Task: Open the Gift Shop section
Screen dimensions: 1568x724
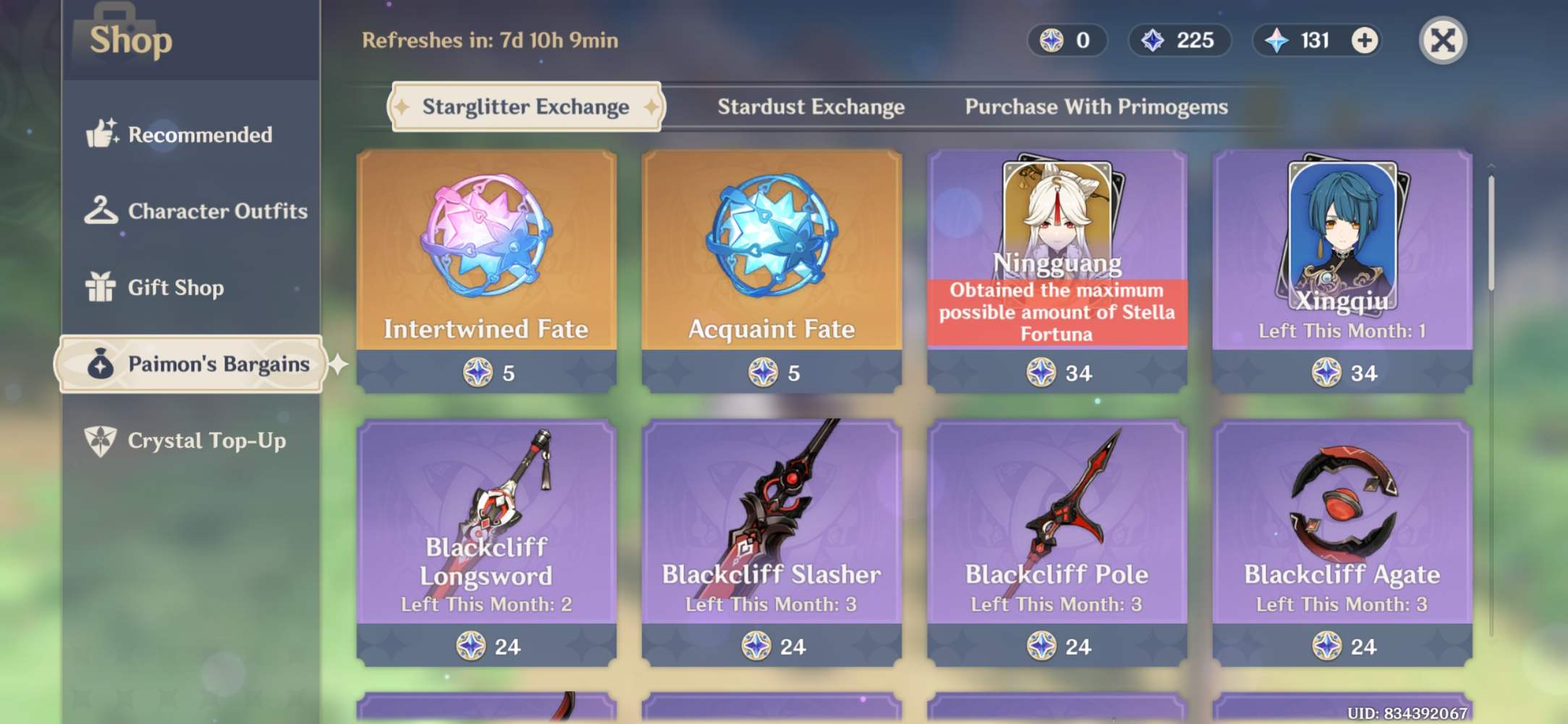Action: click(103, 287)
